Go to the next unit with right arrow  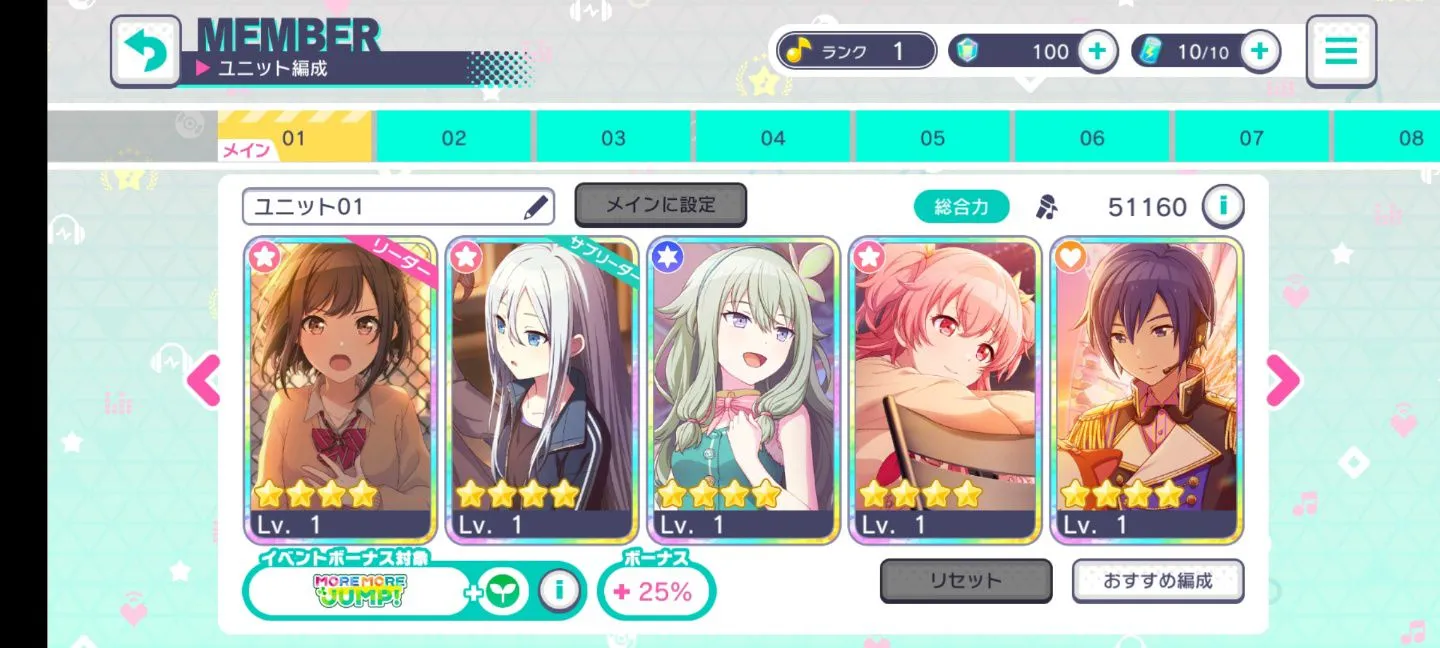(x=1283, y=380)
